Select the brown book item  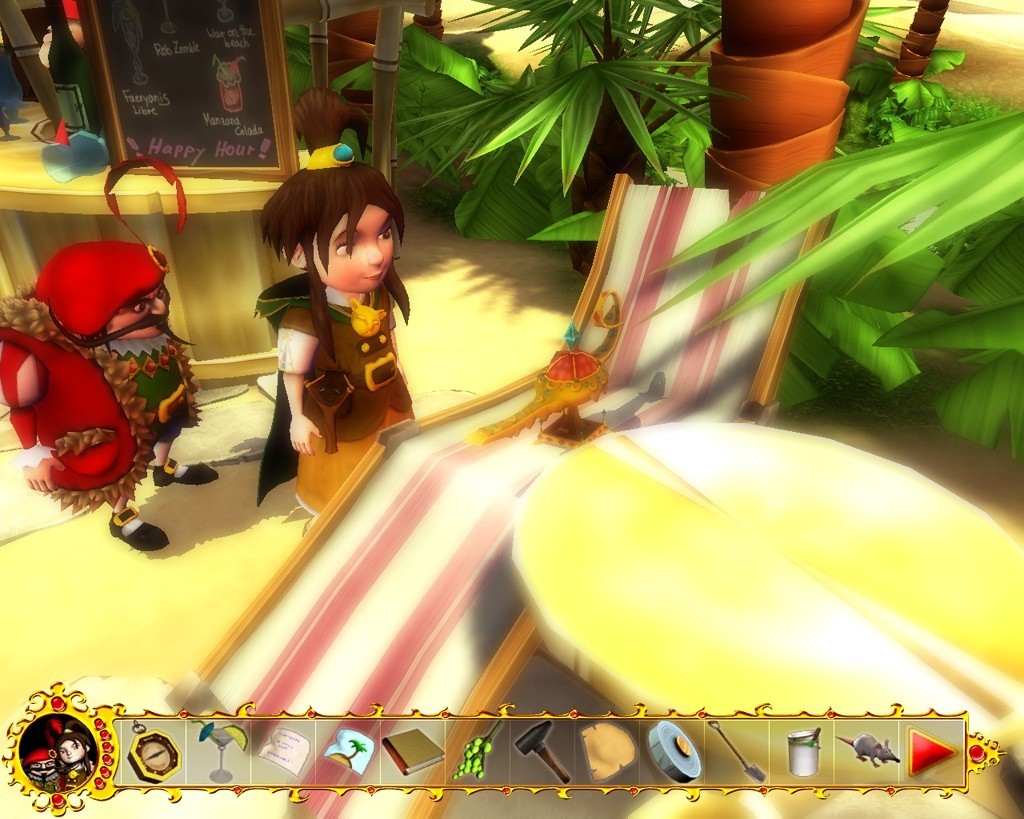[x=412, y=751]
